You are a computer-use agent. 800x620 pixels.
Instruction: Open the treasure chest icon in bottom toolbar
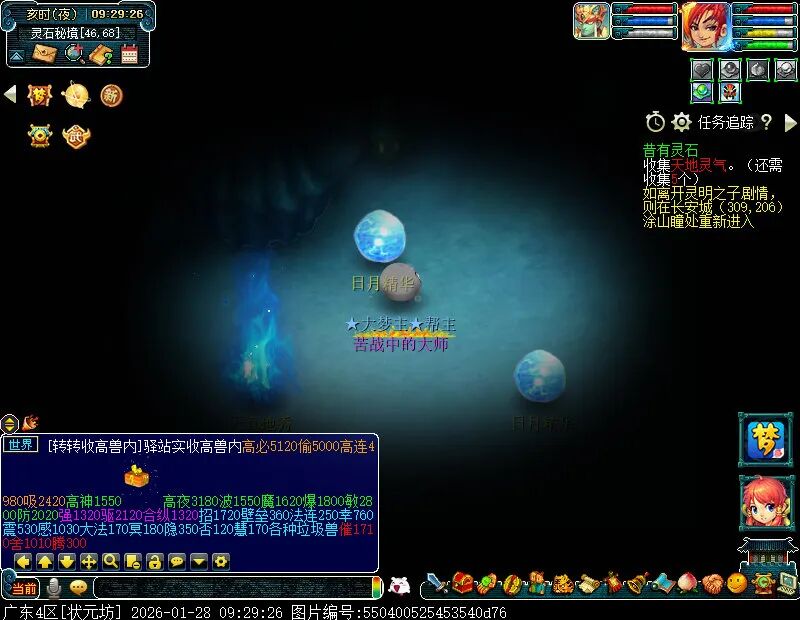461,583
